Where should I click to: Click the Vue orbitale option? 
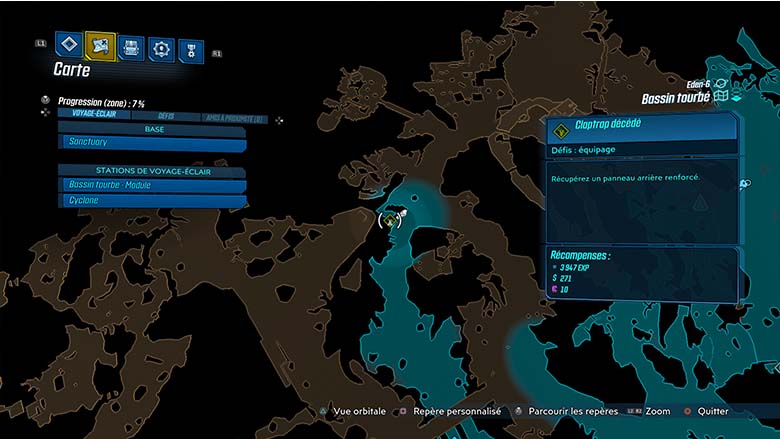tap(356, 411)
